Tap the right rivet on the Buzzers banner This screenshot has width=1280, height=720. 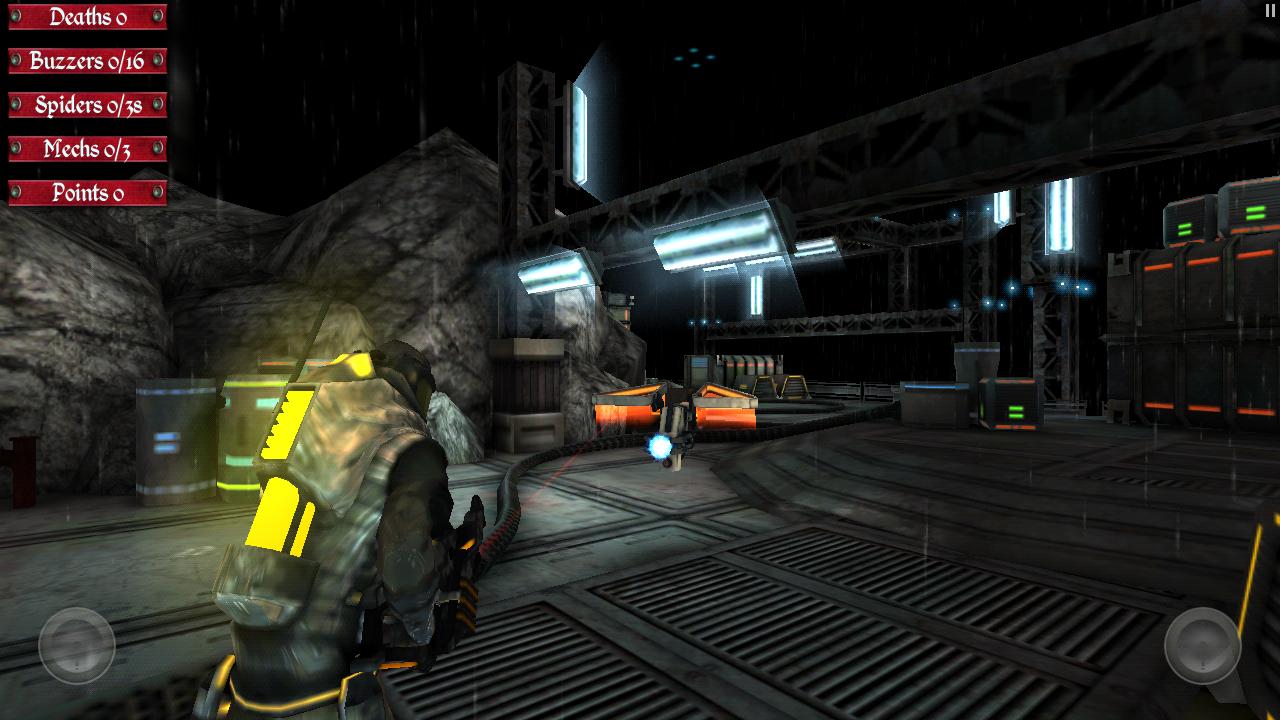coord(157,59)
